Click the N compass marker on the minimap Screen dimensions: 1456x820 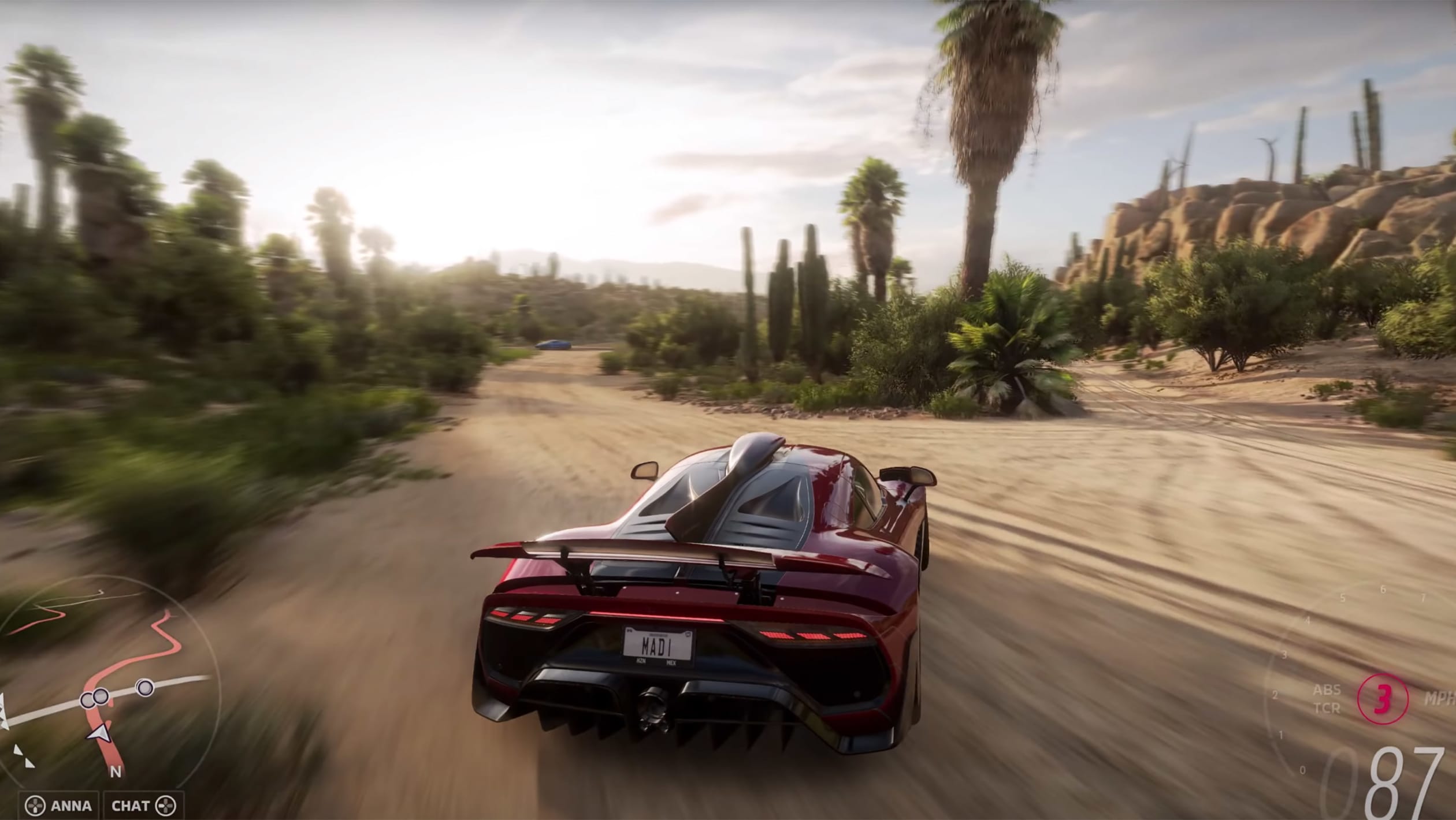tap(116, 772)
